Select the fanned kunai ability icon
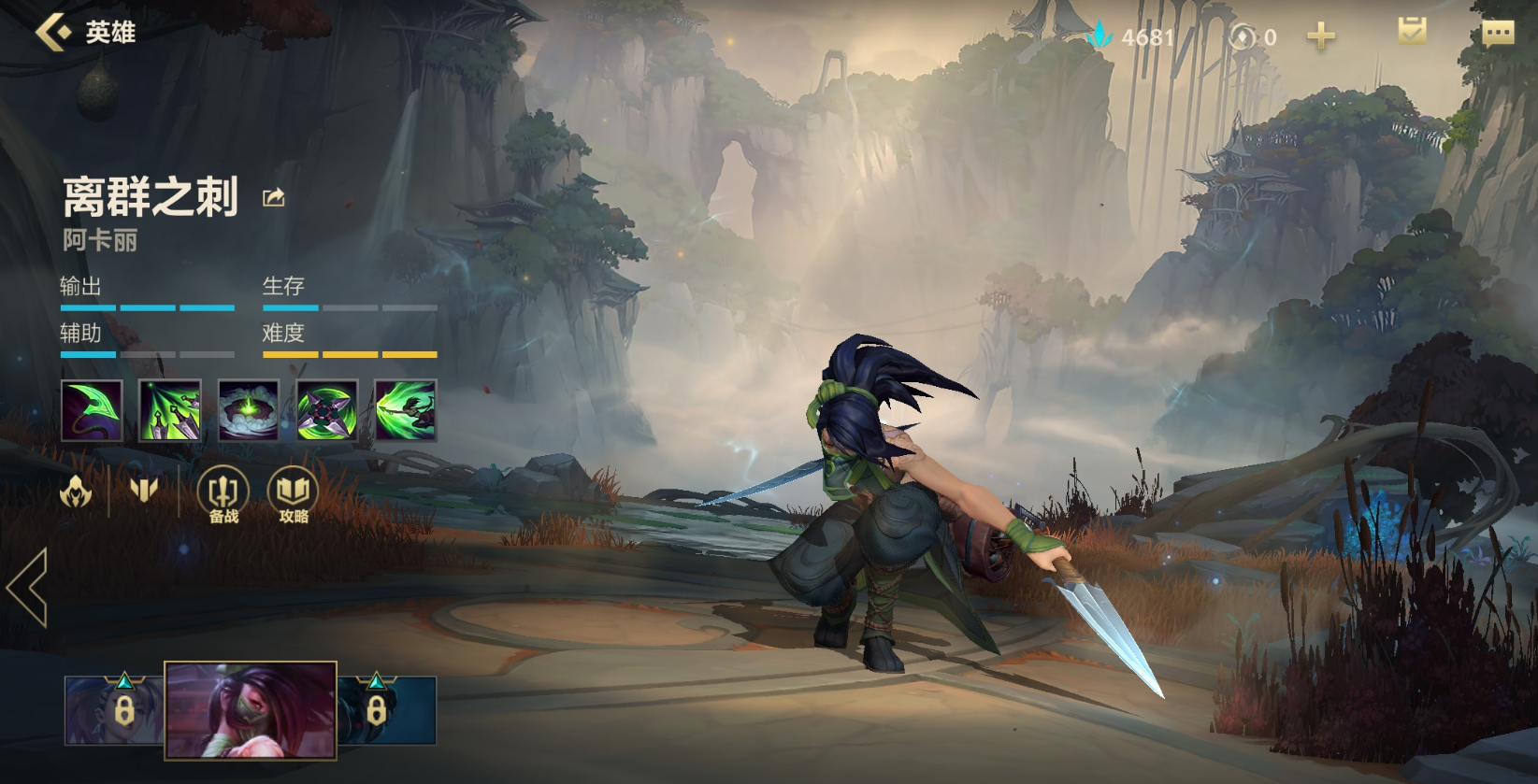 pos(170,410)
